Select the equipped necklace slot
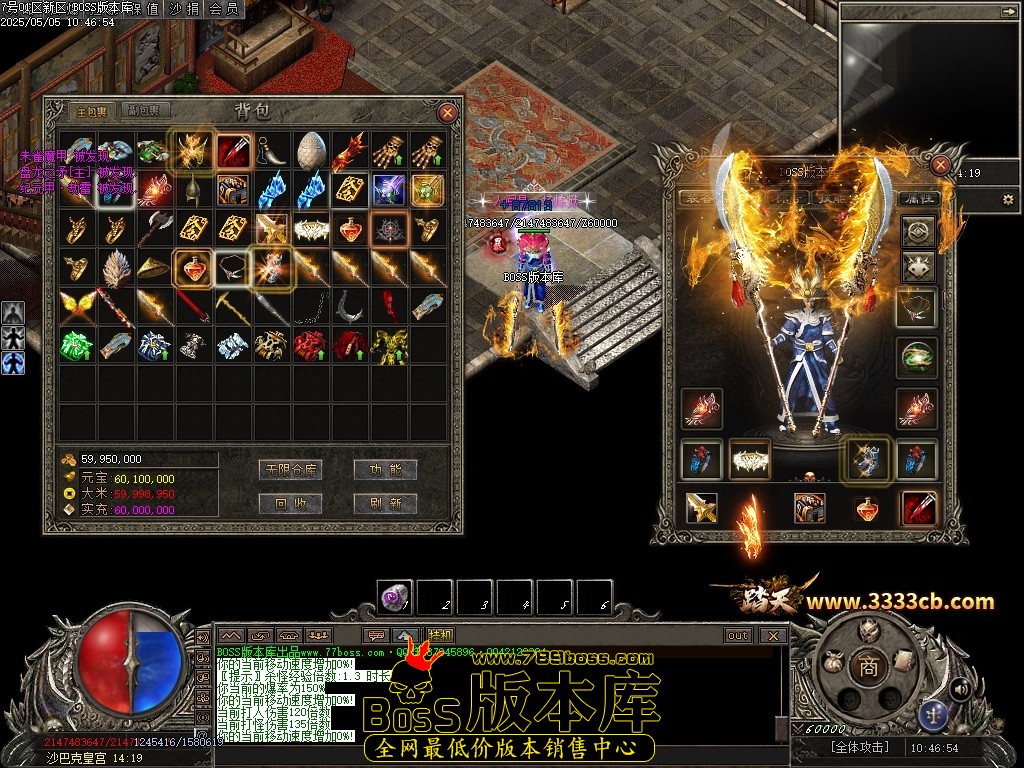 click(x=916, y=308)
